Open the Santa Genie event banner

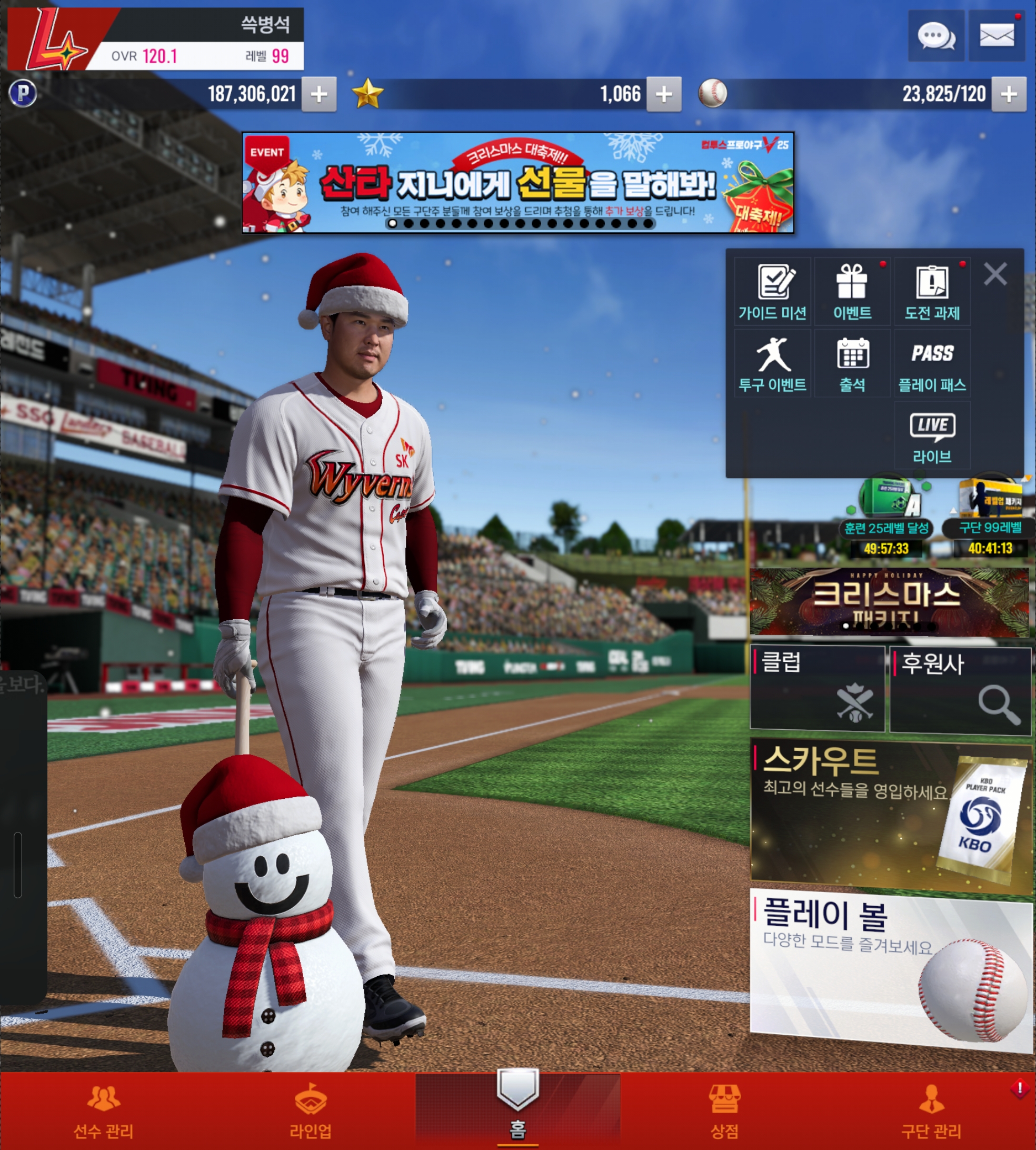pyautogui.click(x=517, y=182)
